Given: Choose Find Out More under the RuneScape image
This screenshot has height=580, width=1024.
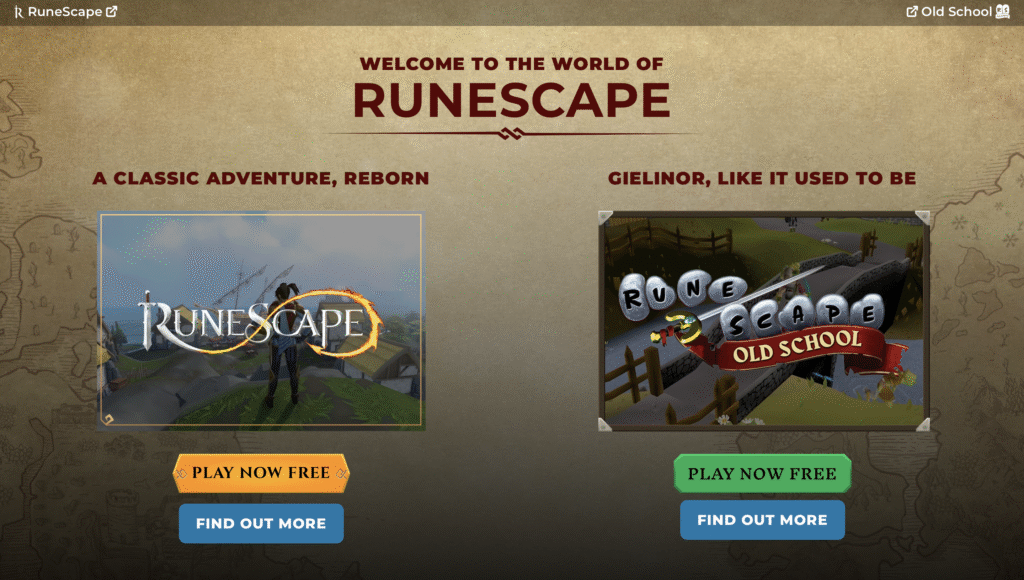Looking at the screenshot, I should pyautogui.click(x=261, y=523).
